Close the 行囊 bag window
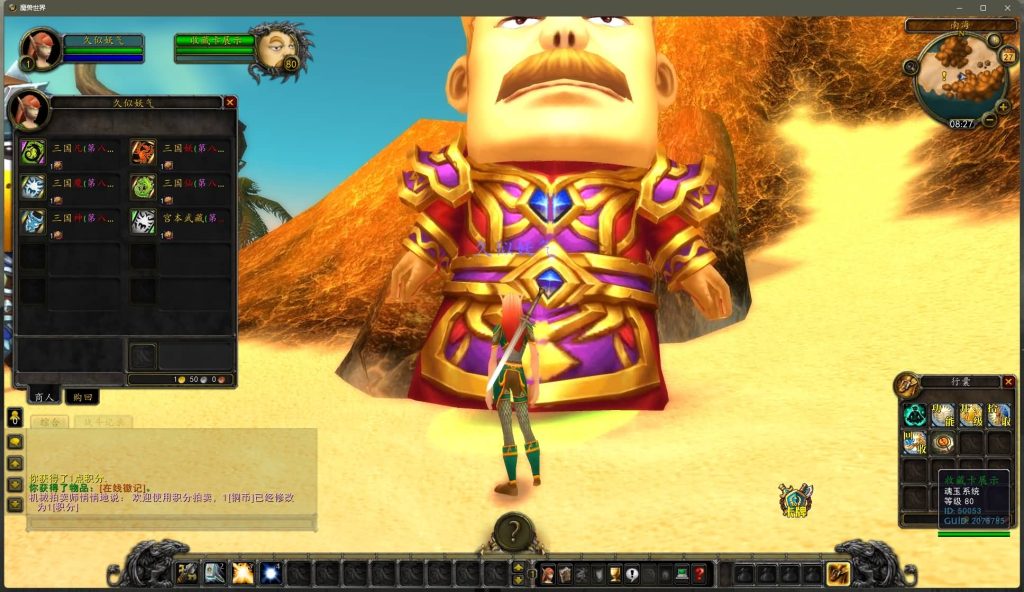The image size is (1024, 592). (x=1008, y=382)
